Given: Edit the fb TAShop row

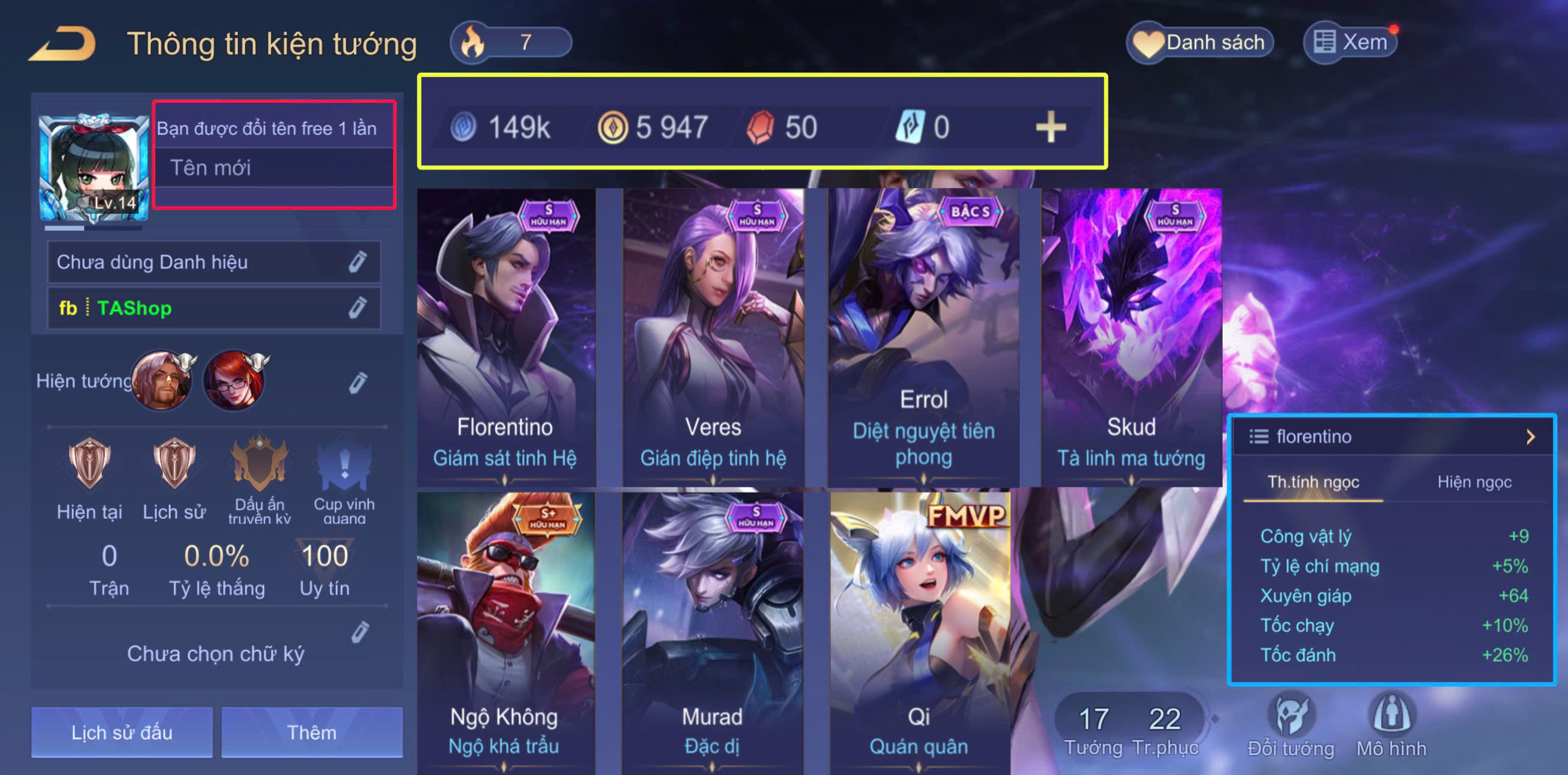Looking at the screenshot, I should (x=357, y=308).
